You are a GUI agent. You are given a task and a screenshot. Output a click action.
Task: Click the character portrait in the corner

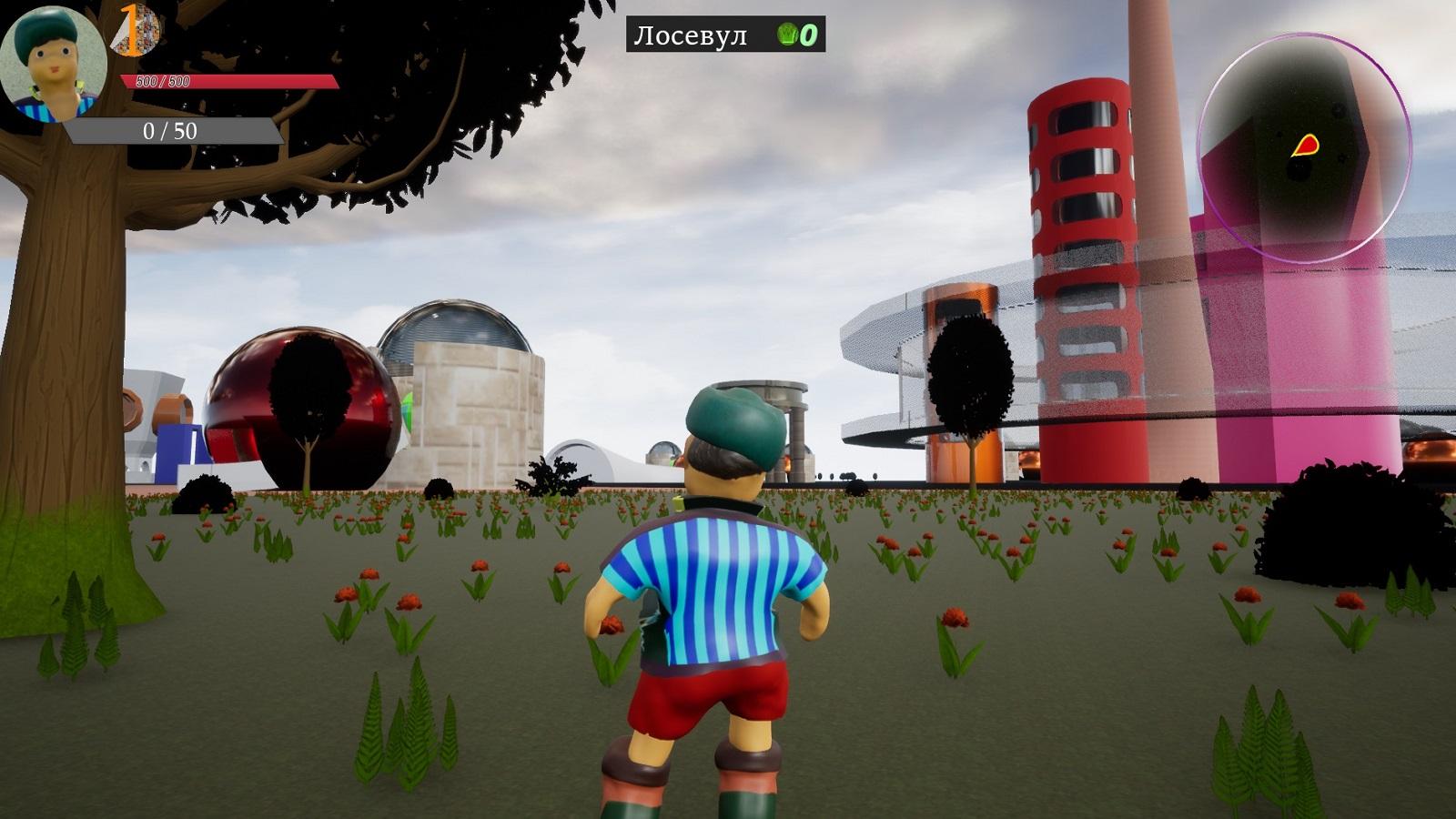tap(53, 64)
